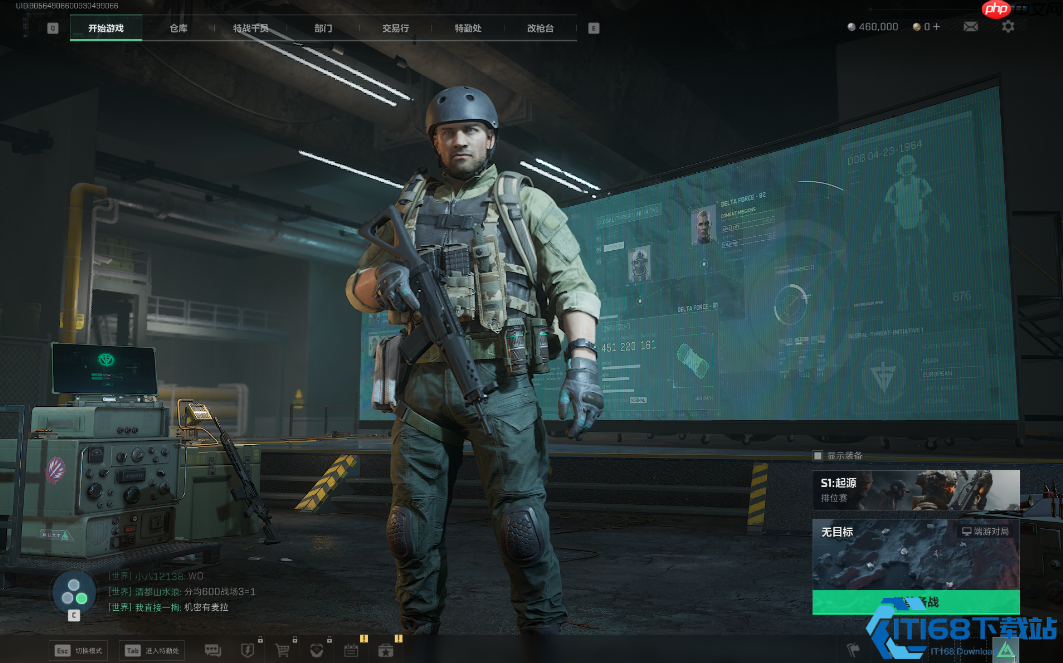Go to the 部门 department tab
The width and height of the screenshot is (1063, 663).
coord(323,28)
